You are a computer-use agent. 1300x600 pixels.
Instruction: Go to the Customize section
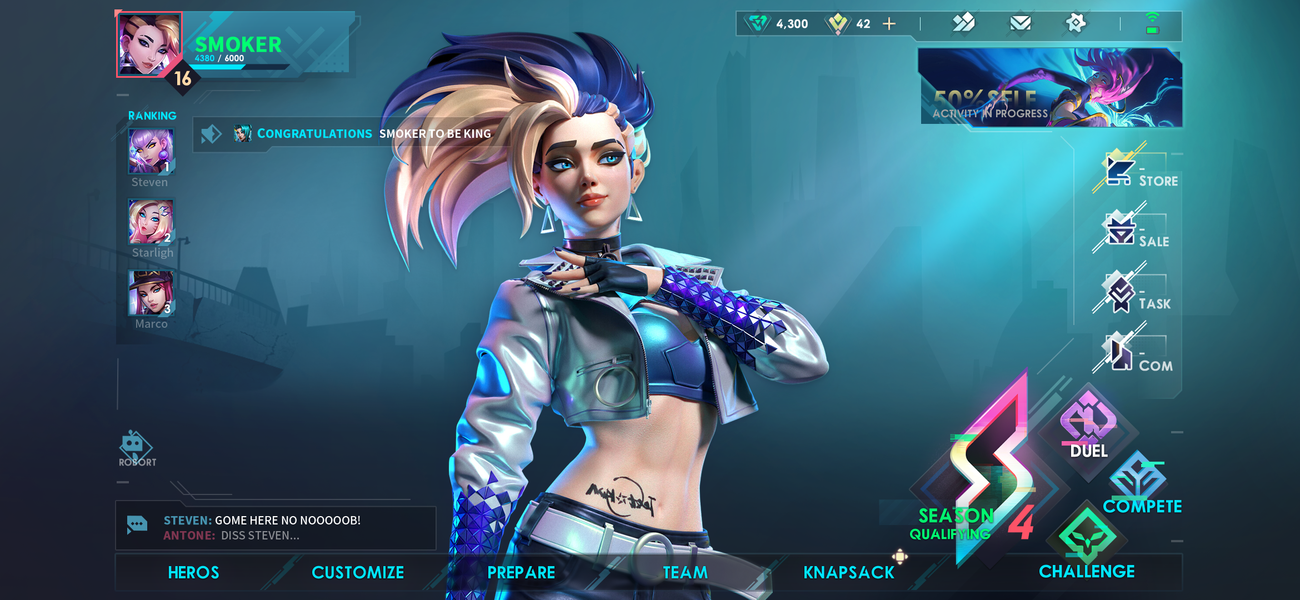(357, 572)
